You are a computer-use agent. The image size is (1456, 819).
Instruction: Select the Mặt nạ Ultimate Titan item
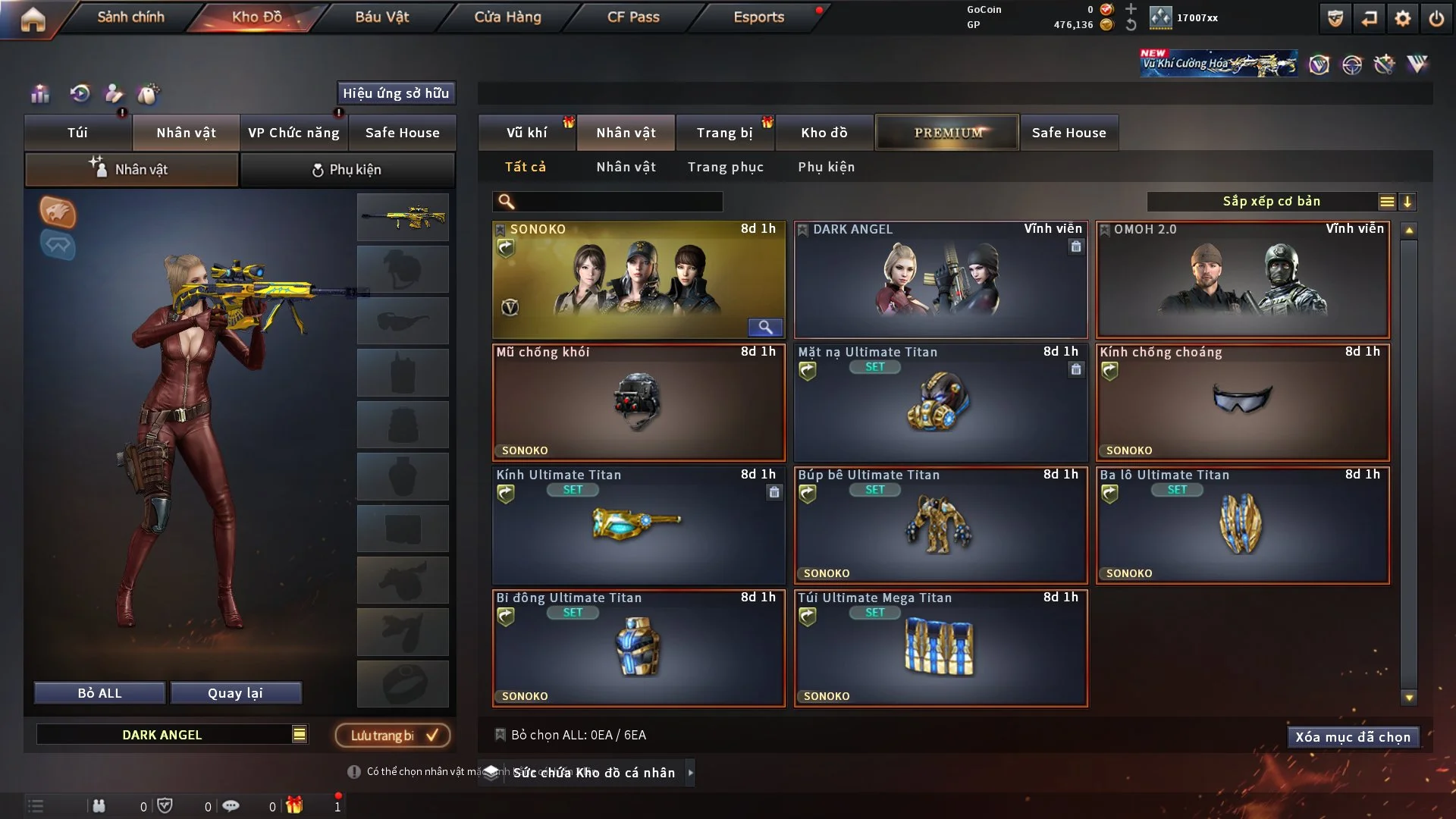pos(940,403)
